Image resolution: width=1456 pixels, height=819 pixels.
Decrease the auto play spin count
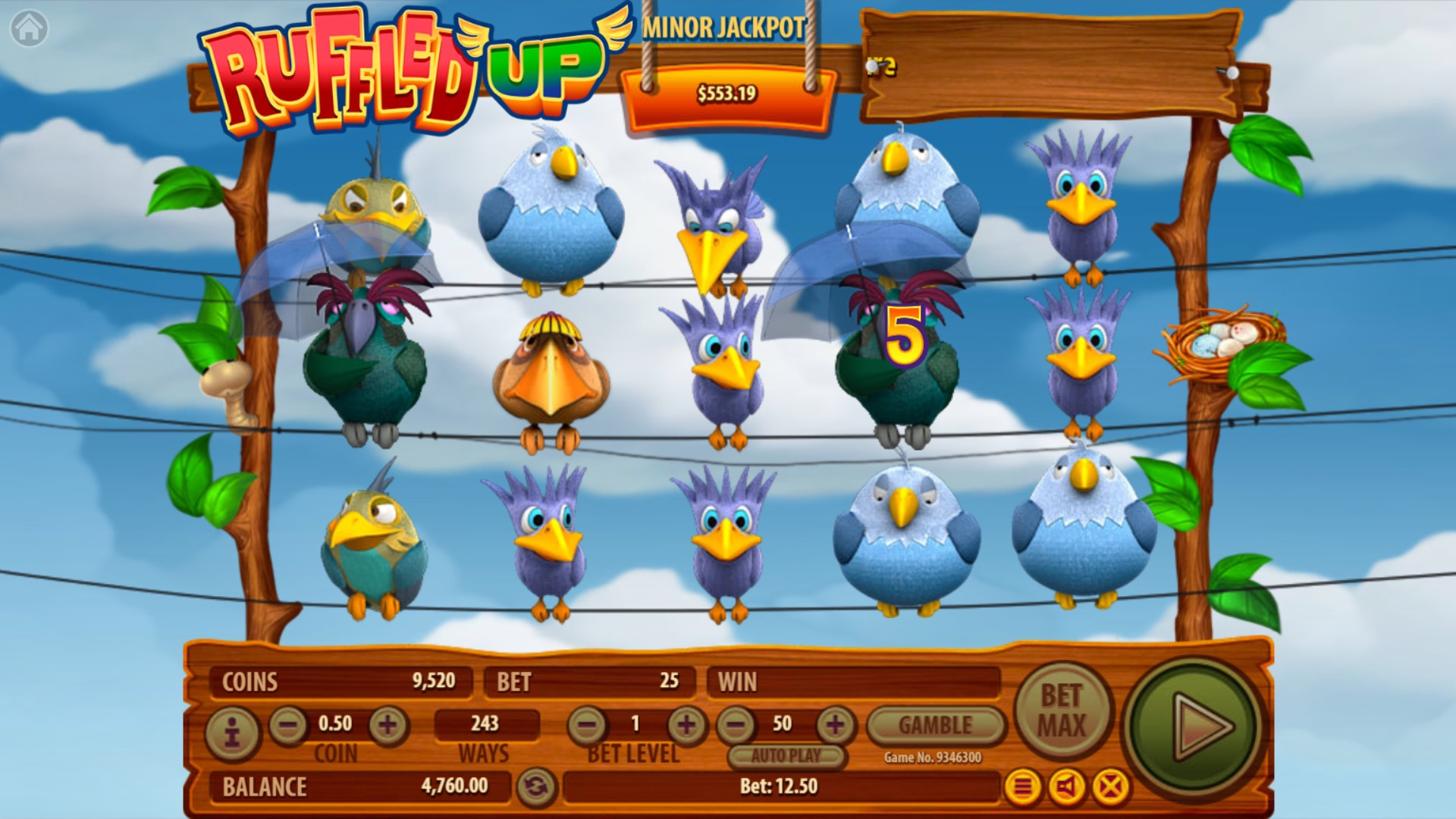(x=736, y=725)
